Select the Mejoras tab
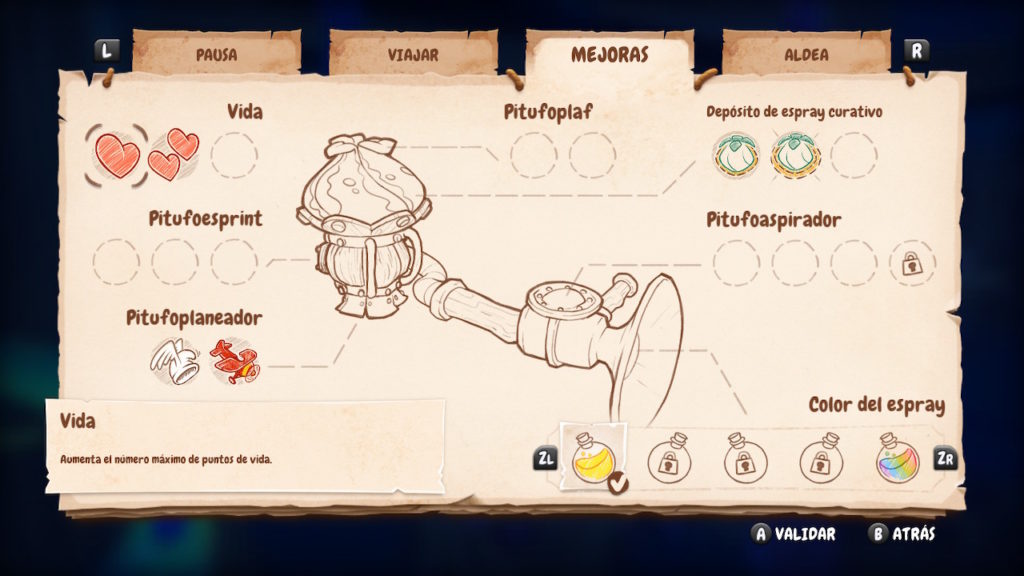1024x576 pixels. [610, 53]
